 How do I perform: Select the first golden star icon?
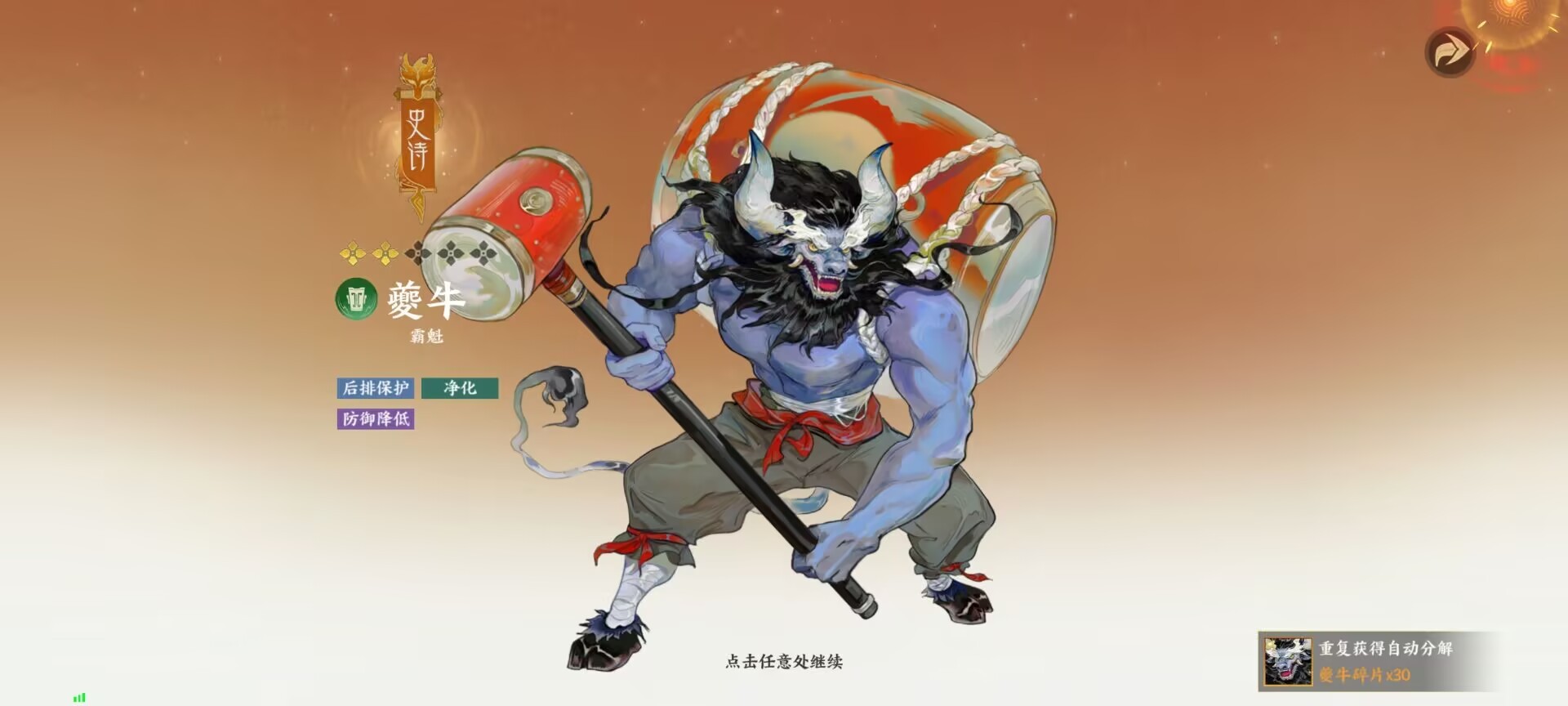click(x=354, y=253)
